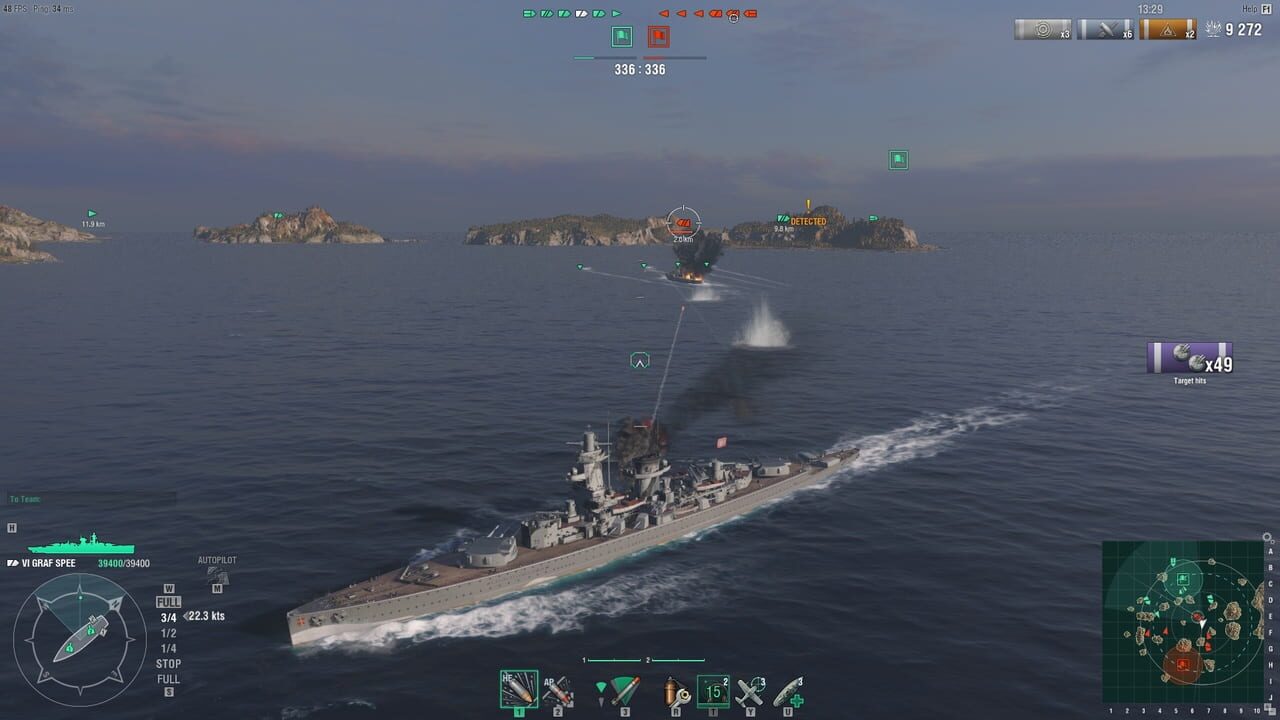Select the HE shells ammunition

pyautogui.click(x=520, y=690)
